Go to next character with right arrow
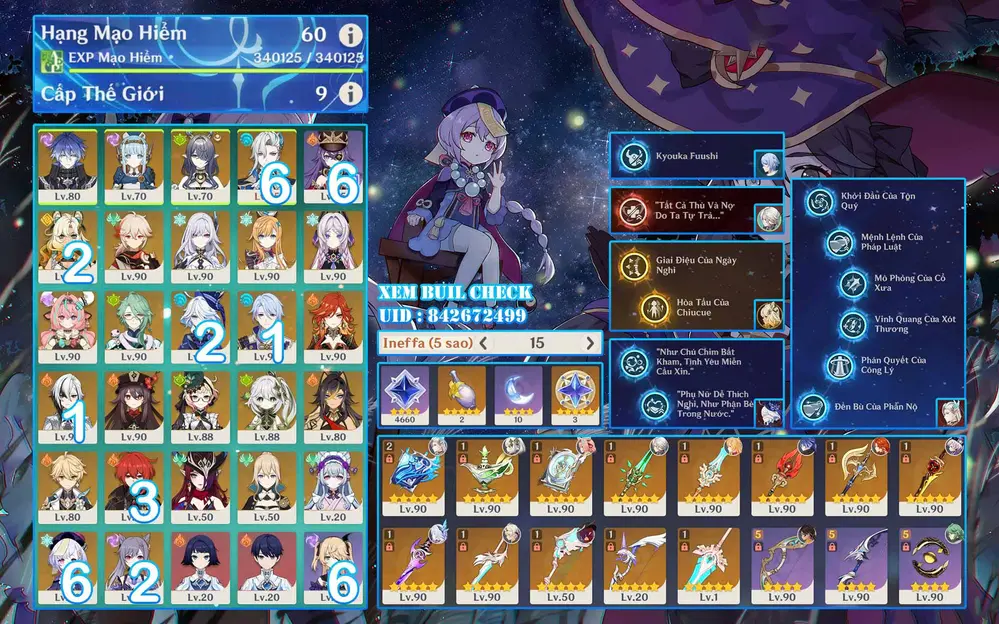This screenshot has width=999, height=624. point(590,343)
